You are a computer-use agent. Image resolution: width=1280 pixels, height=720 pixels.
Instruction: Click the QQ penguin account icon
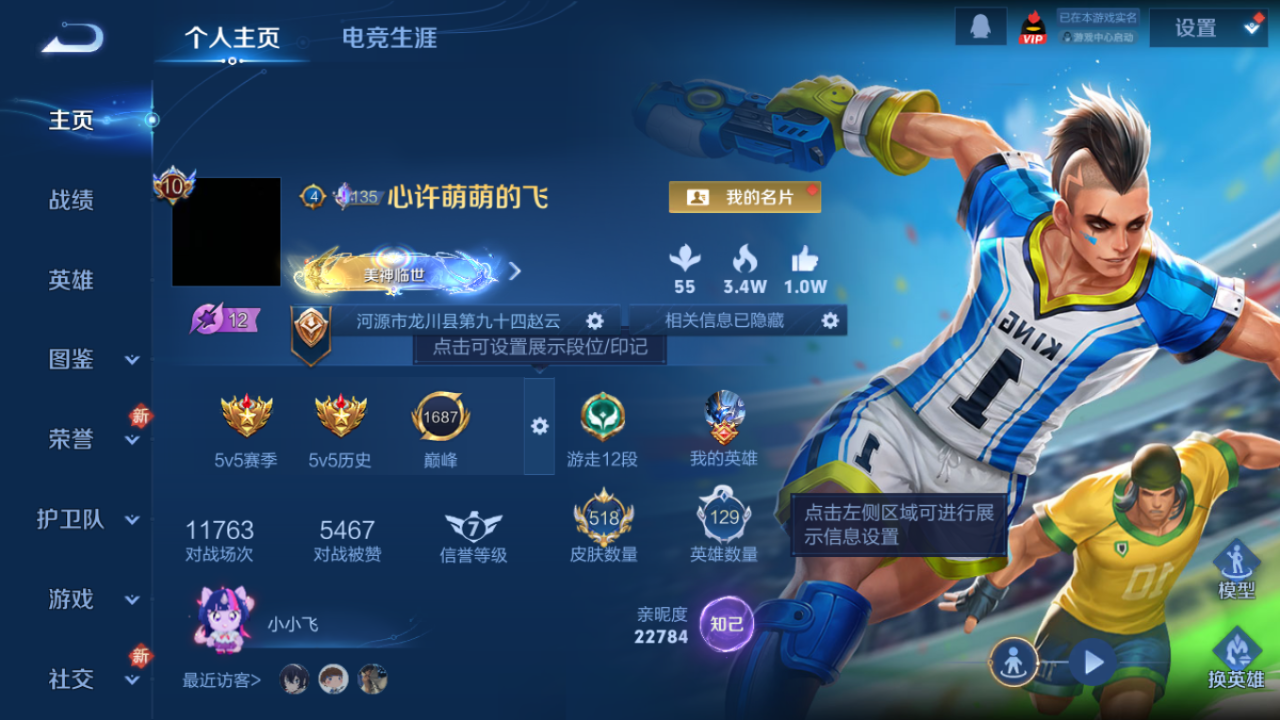tap(980, 26)
